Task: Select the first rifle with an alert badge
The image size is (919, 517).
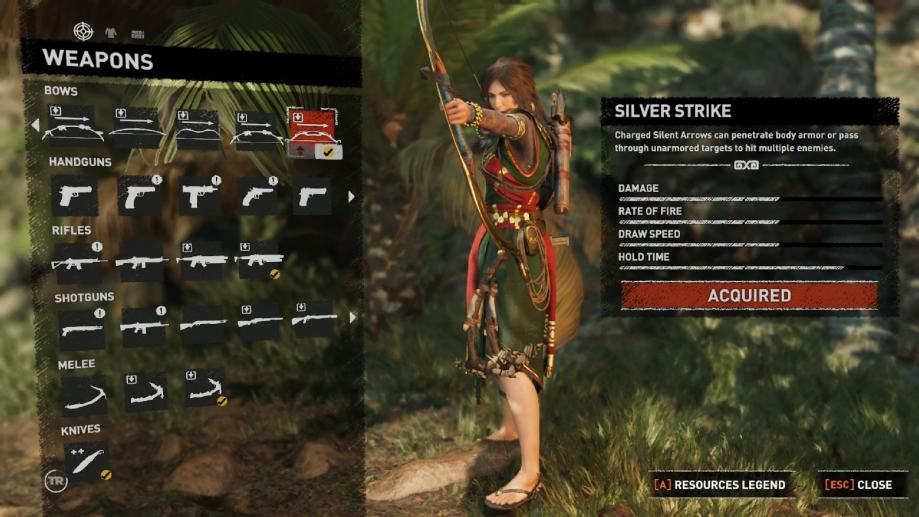Action: [x=79, y=261]
